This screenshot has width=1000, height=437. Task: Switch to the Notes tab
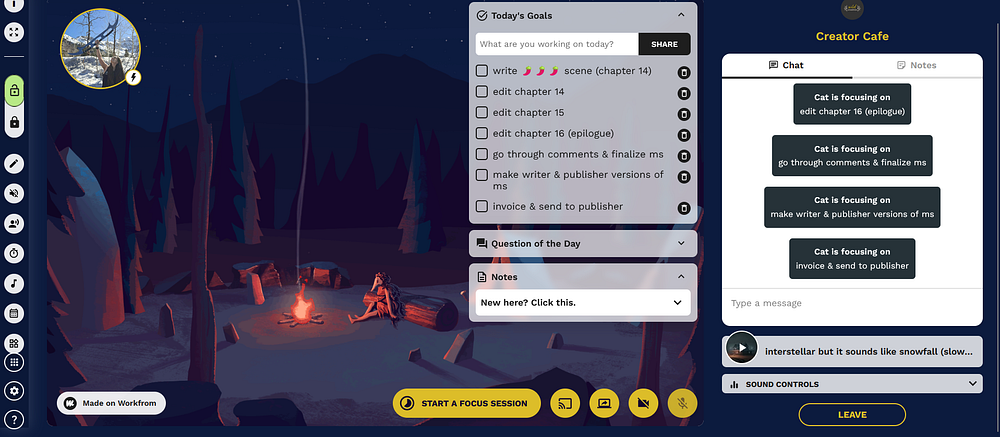tap(916, 65)
